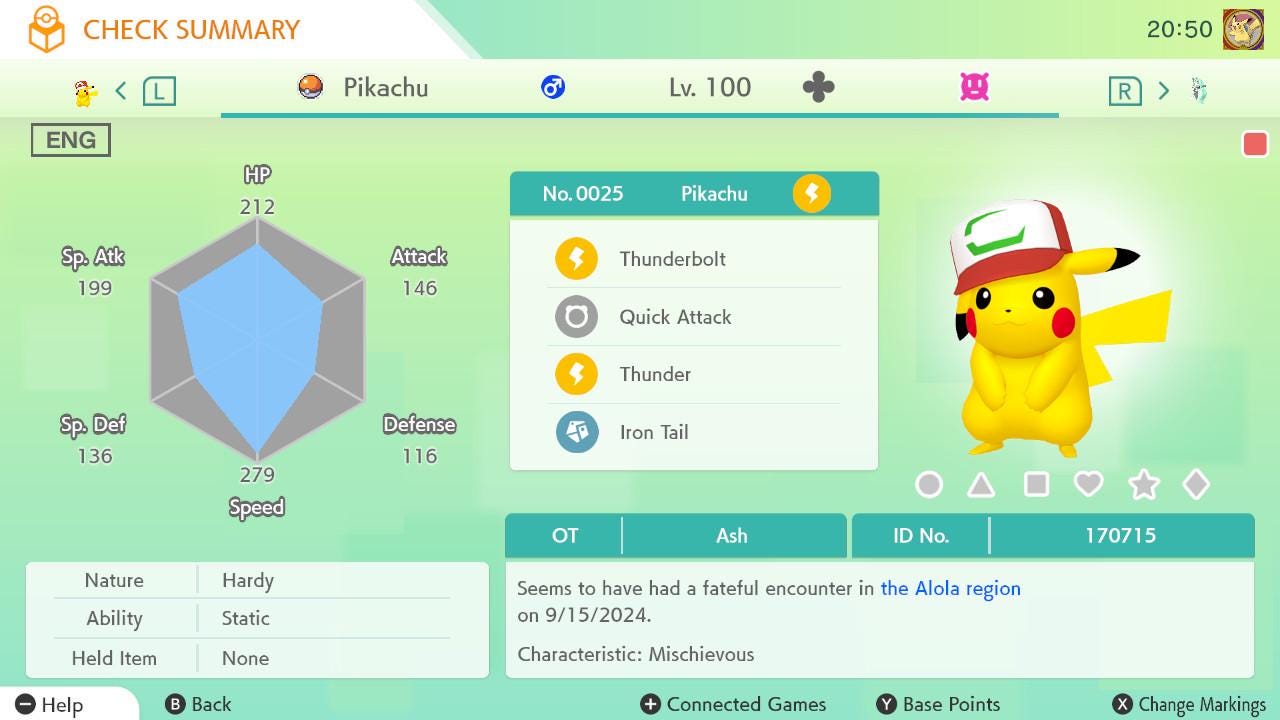
Task: Go to previous Pokémon with left arrow
Action: pos(121,91)
